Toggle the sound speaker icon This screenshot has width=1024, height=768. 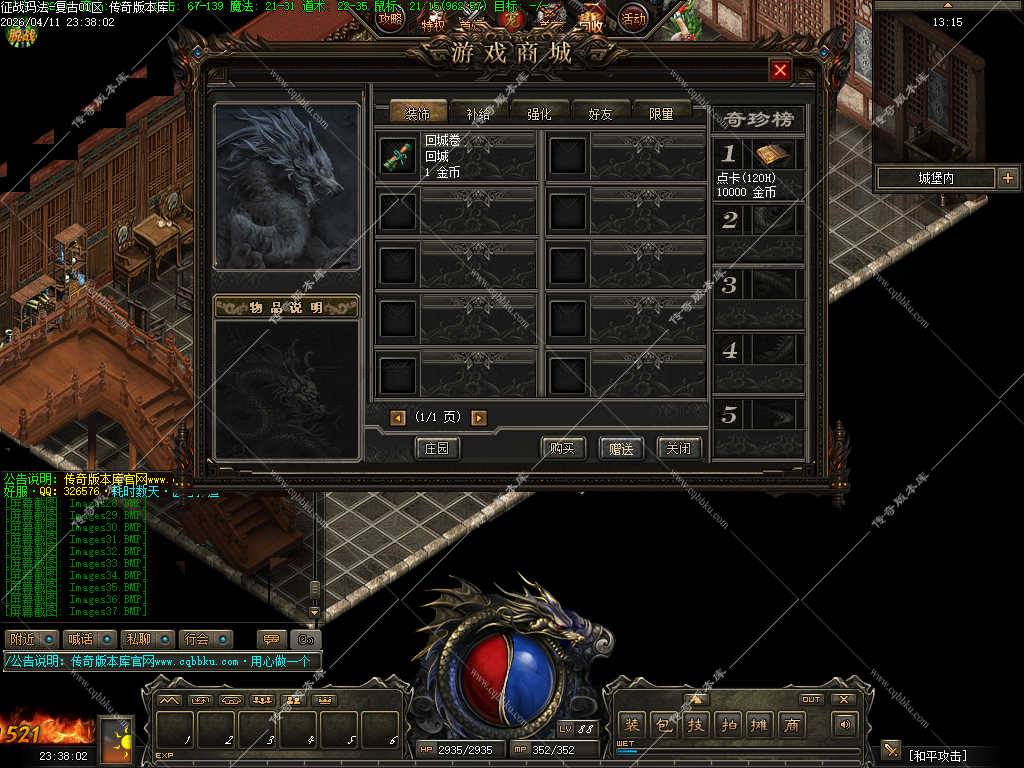tap(847, 725)
